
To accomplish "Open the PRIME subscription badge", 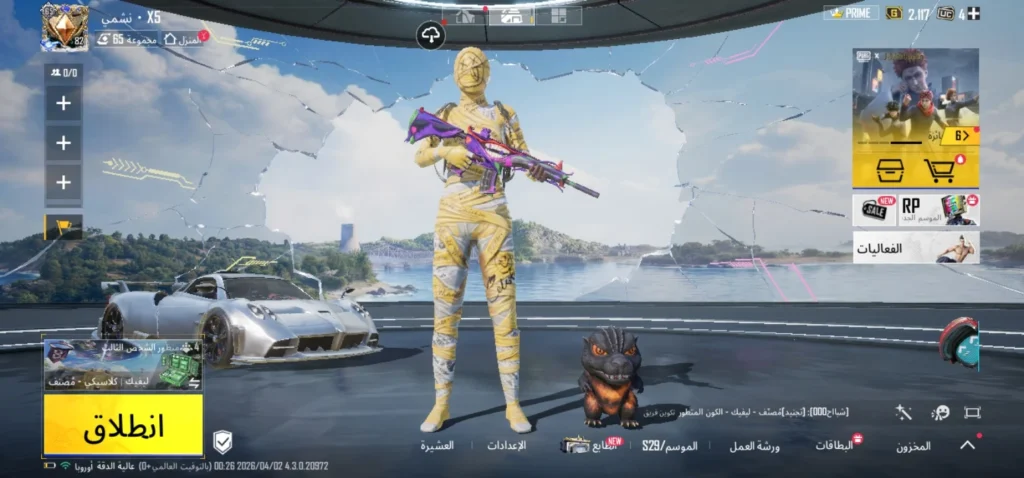I will pyautogui.click(x=850, y=13).
